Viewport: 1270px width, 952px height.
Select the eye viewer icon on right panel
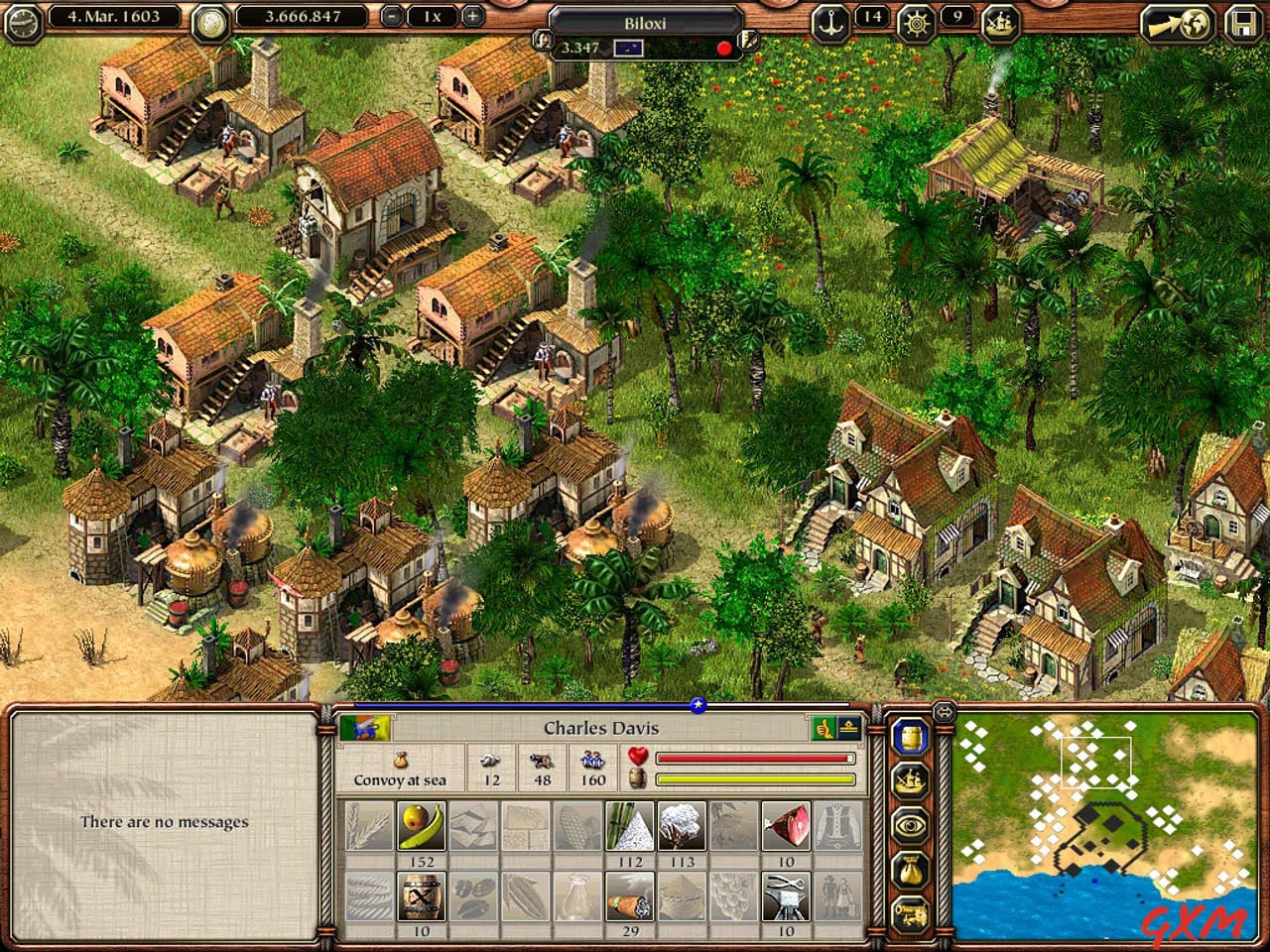[x=911, y=823]
